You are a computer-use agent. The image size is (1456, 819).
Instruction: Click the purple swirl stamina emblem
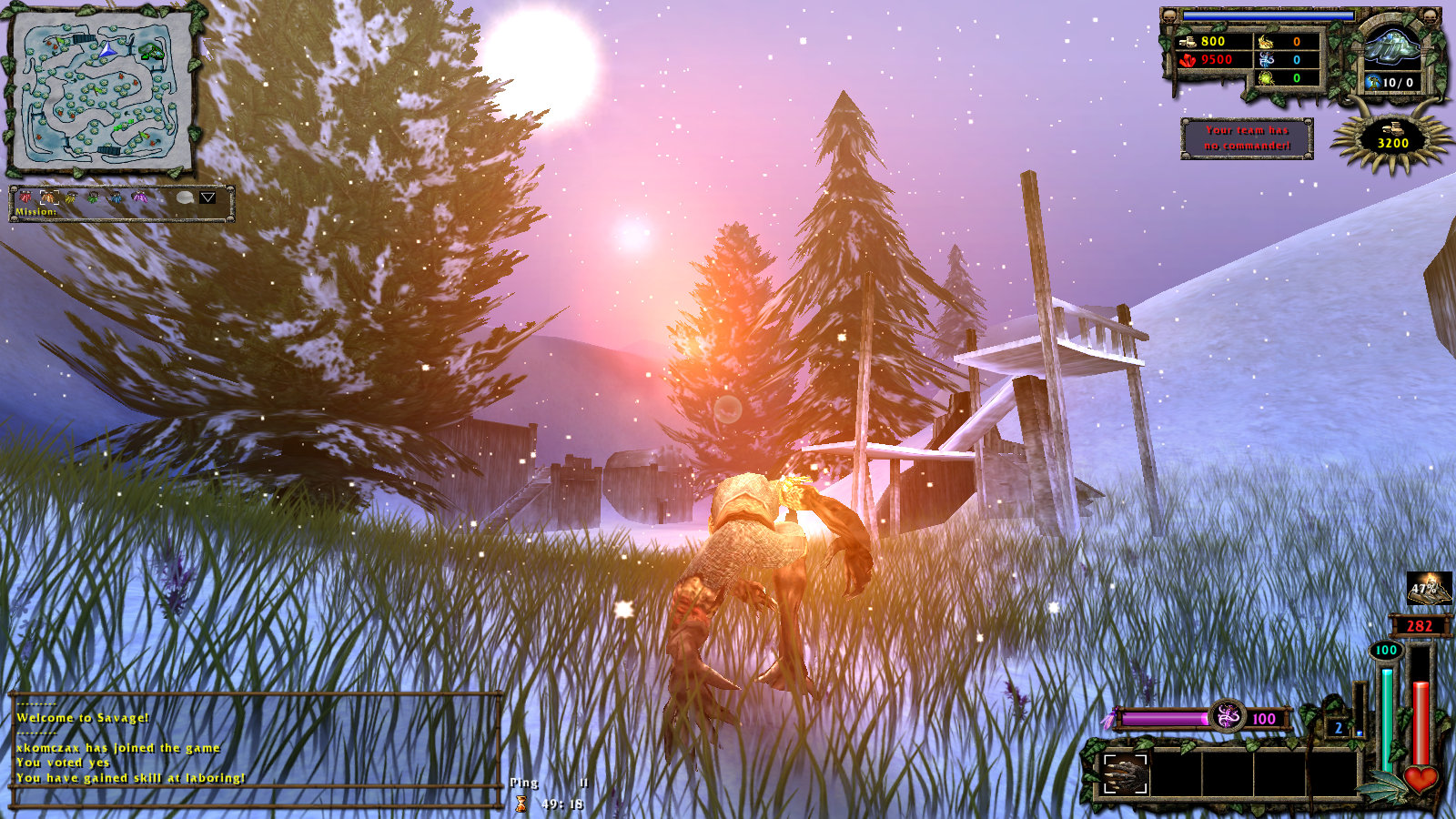point(1228,717)
